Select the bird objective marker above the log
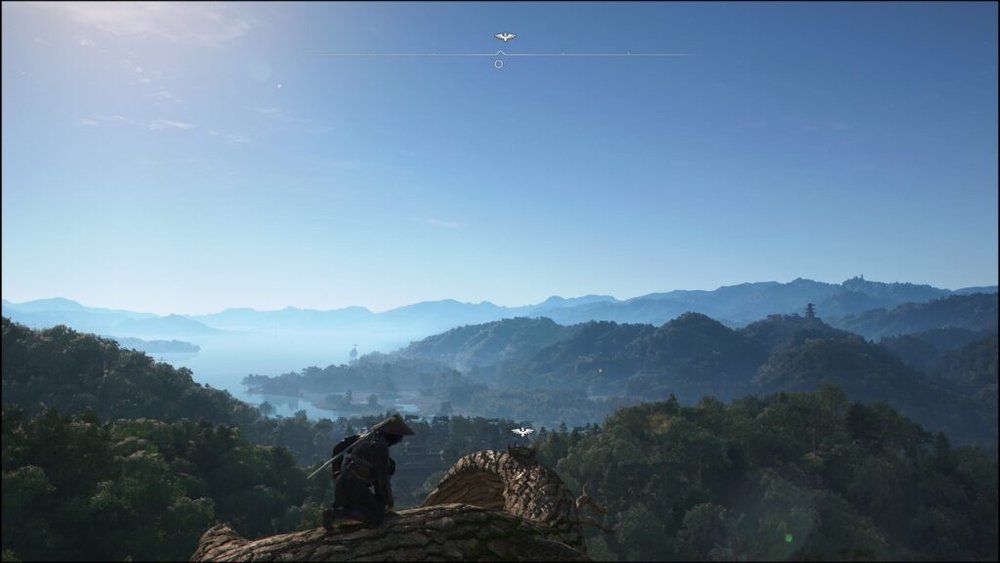Screen dimensions: 1000x563 pyautogui.click(x=522, y=432)
